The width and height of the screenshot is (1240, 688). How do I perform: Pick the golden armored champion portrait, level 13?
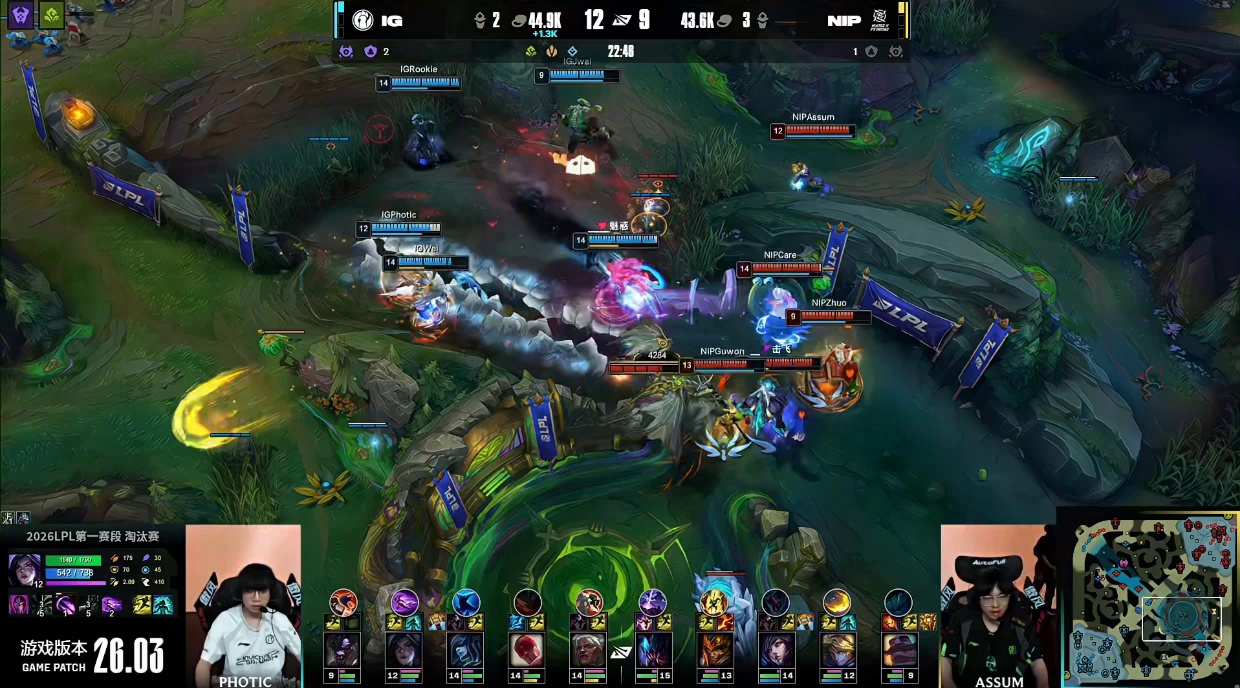coord(714,650)
